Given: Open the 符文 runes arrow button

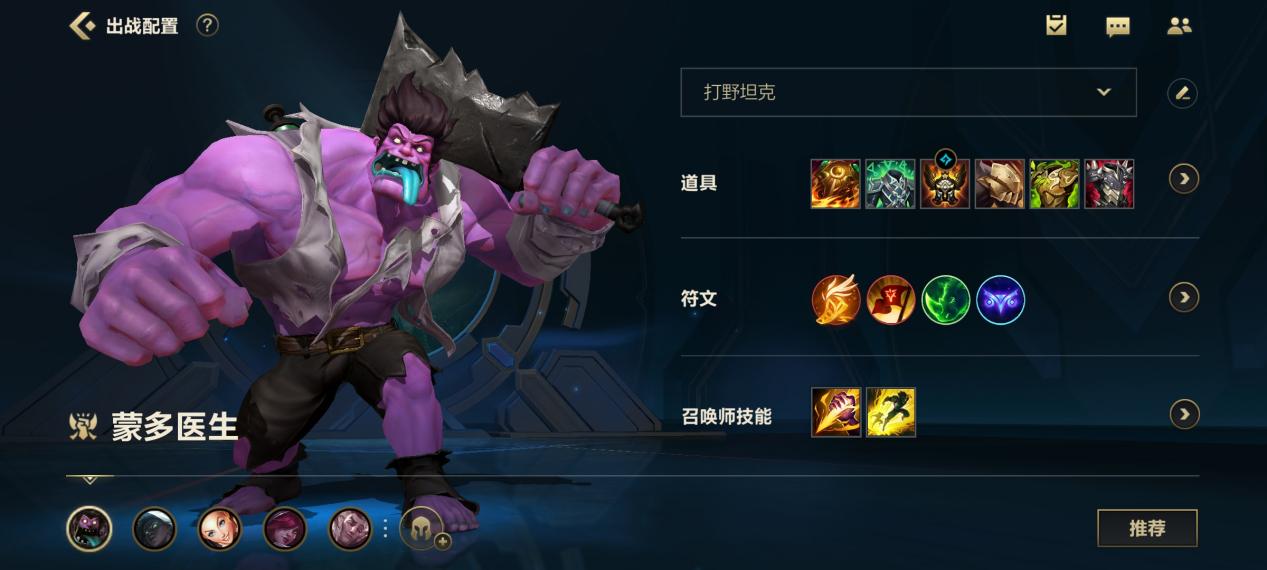Looking at the screenshot, I should point(1184,297).
